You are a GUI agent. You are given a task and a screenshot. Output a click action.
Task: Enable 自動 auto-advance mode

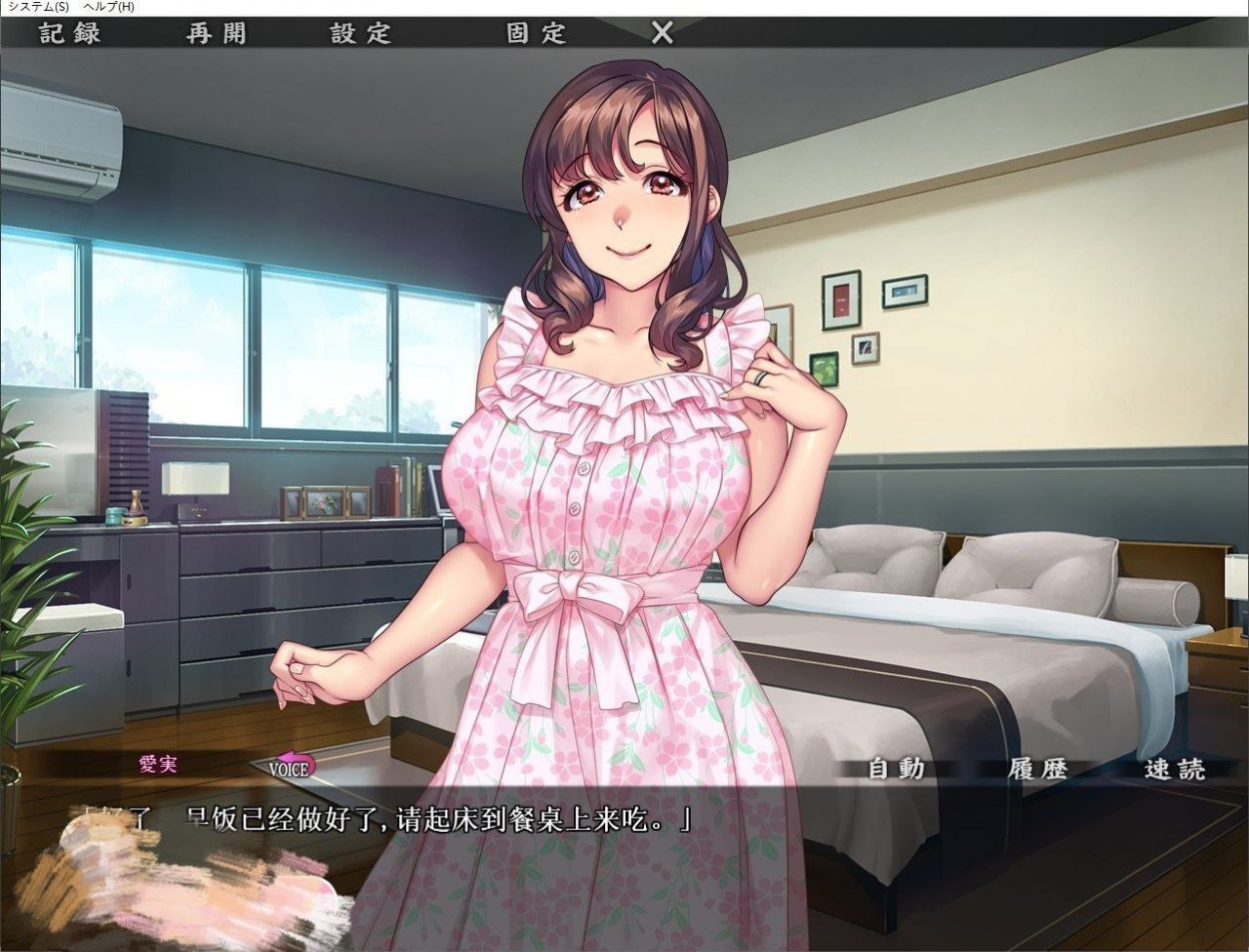[x=896, y=769]
